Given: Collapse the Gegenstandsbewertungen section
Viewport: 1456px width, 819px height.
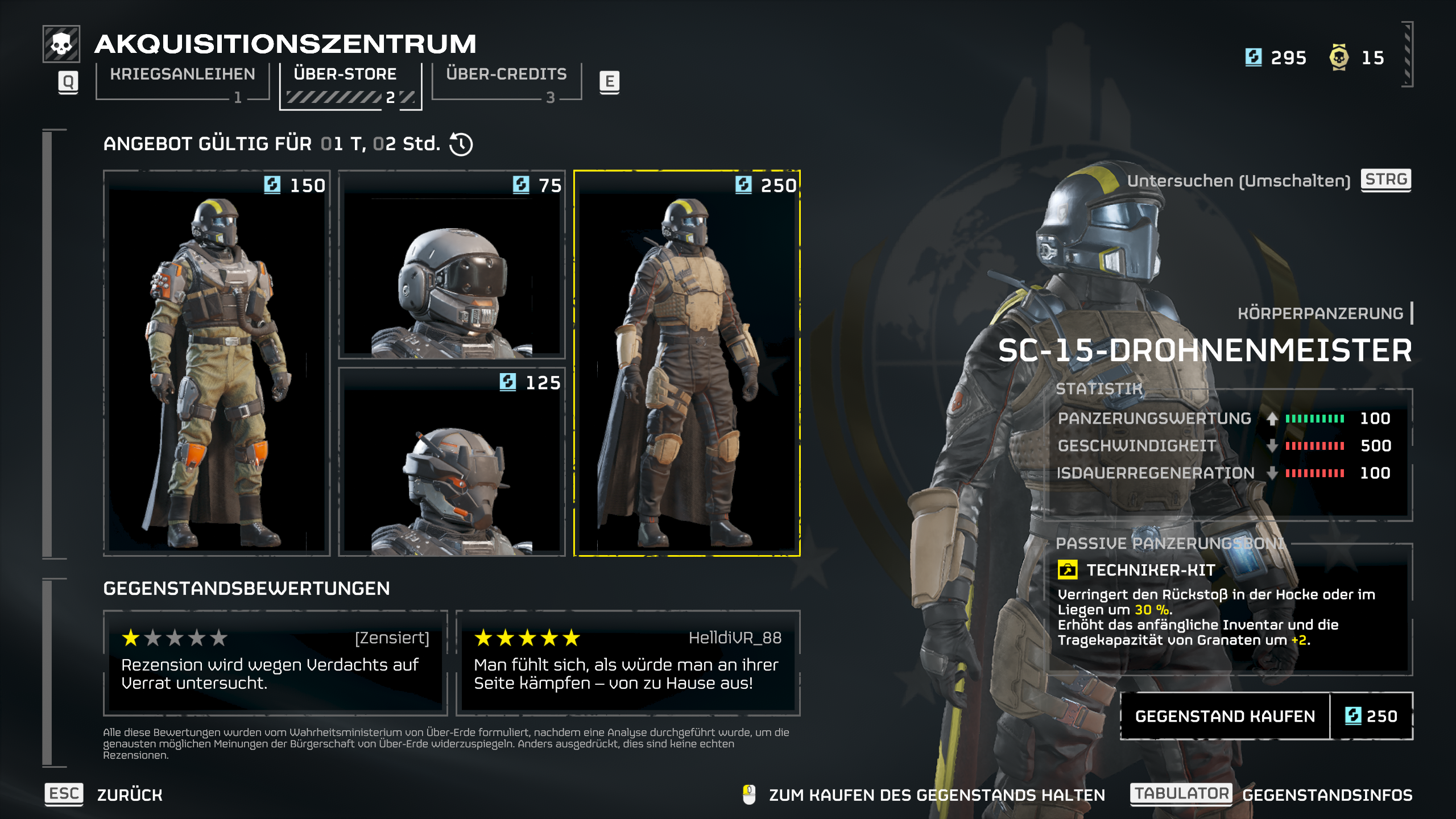Looking at the screenshot, I should [x=246, y=590].
